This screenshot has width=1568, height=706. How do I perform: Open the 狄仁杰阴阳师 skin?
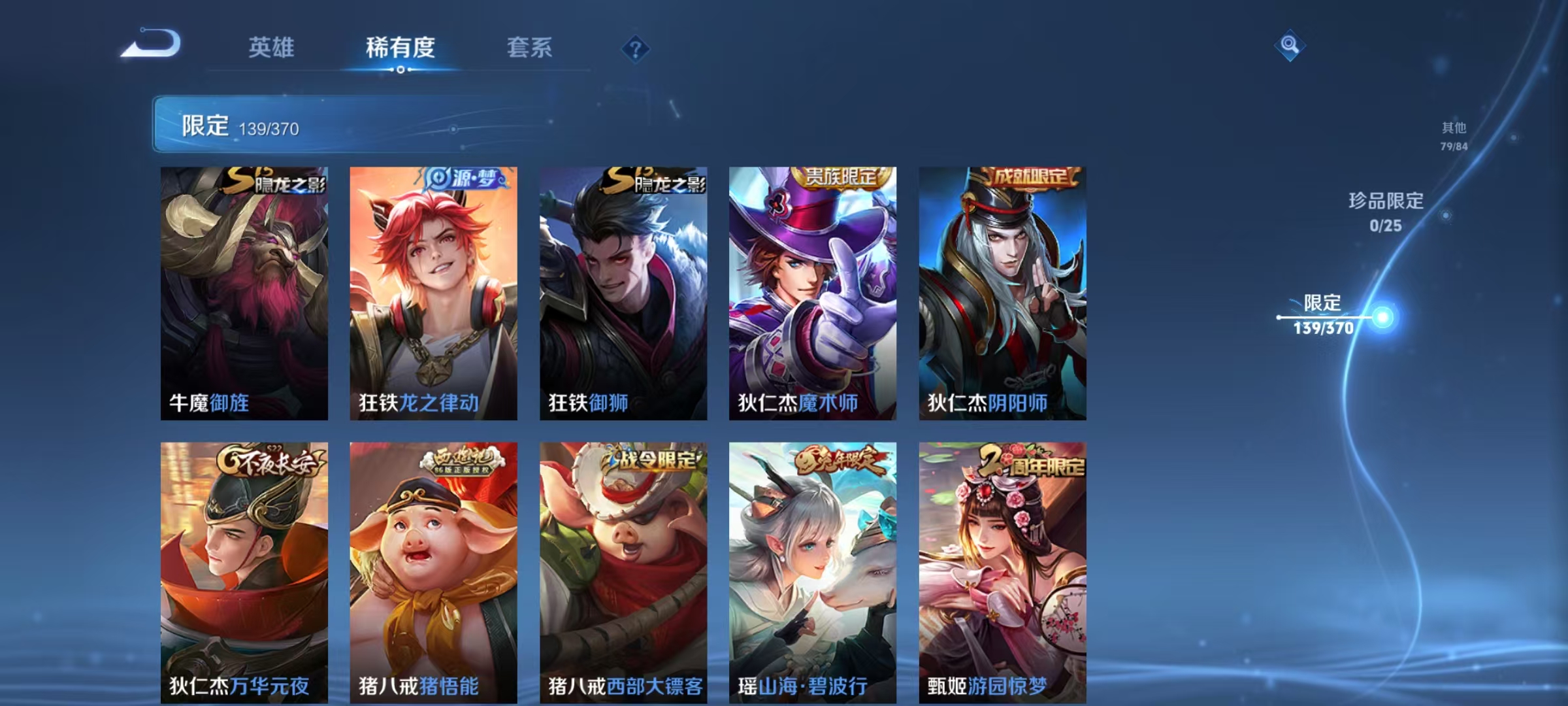tap(1000, 294)
